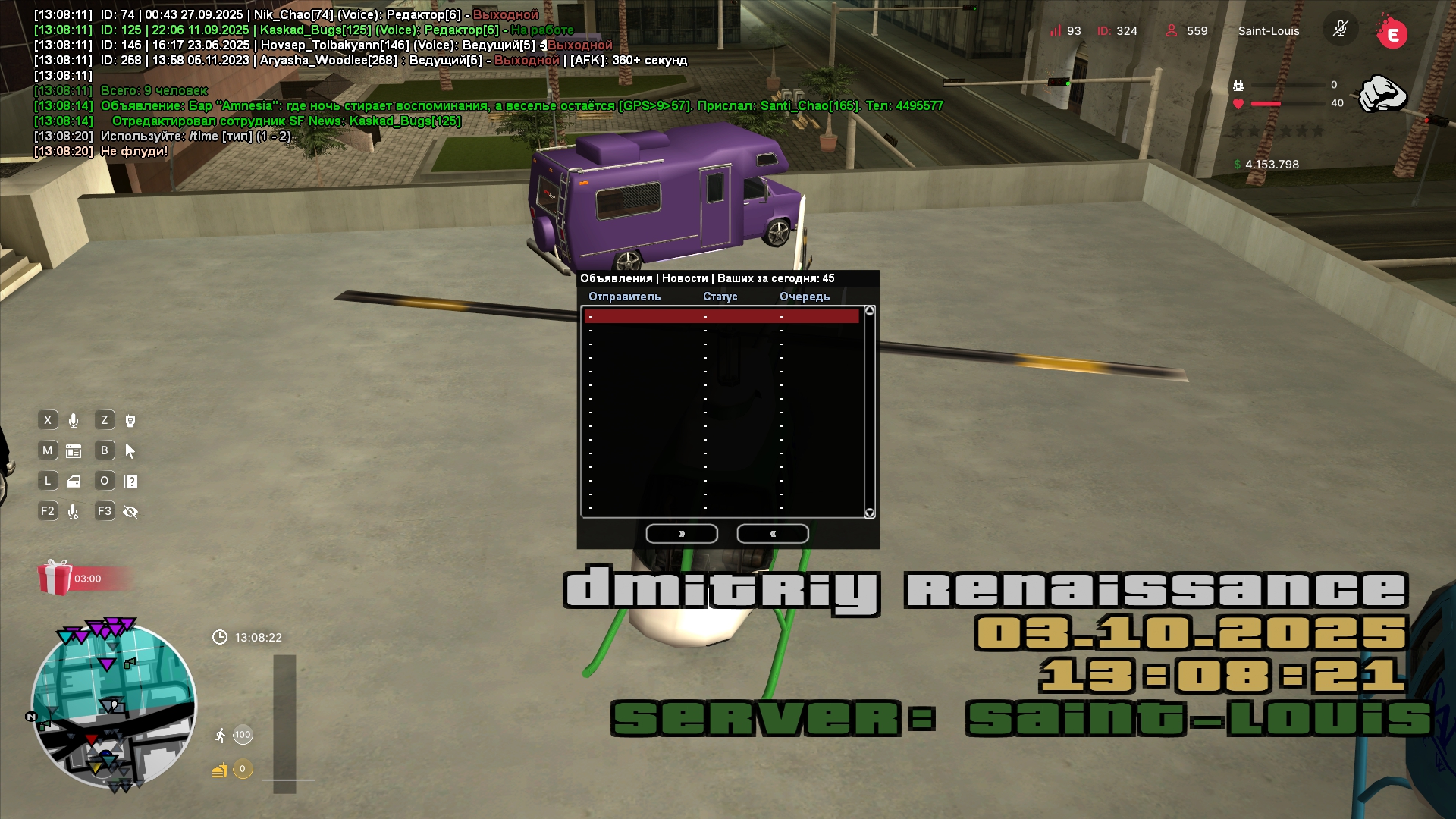This screenshot has height=819, width=1456.
Task: Click the car door lock icon
Action: click(x=74, y=482)
